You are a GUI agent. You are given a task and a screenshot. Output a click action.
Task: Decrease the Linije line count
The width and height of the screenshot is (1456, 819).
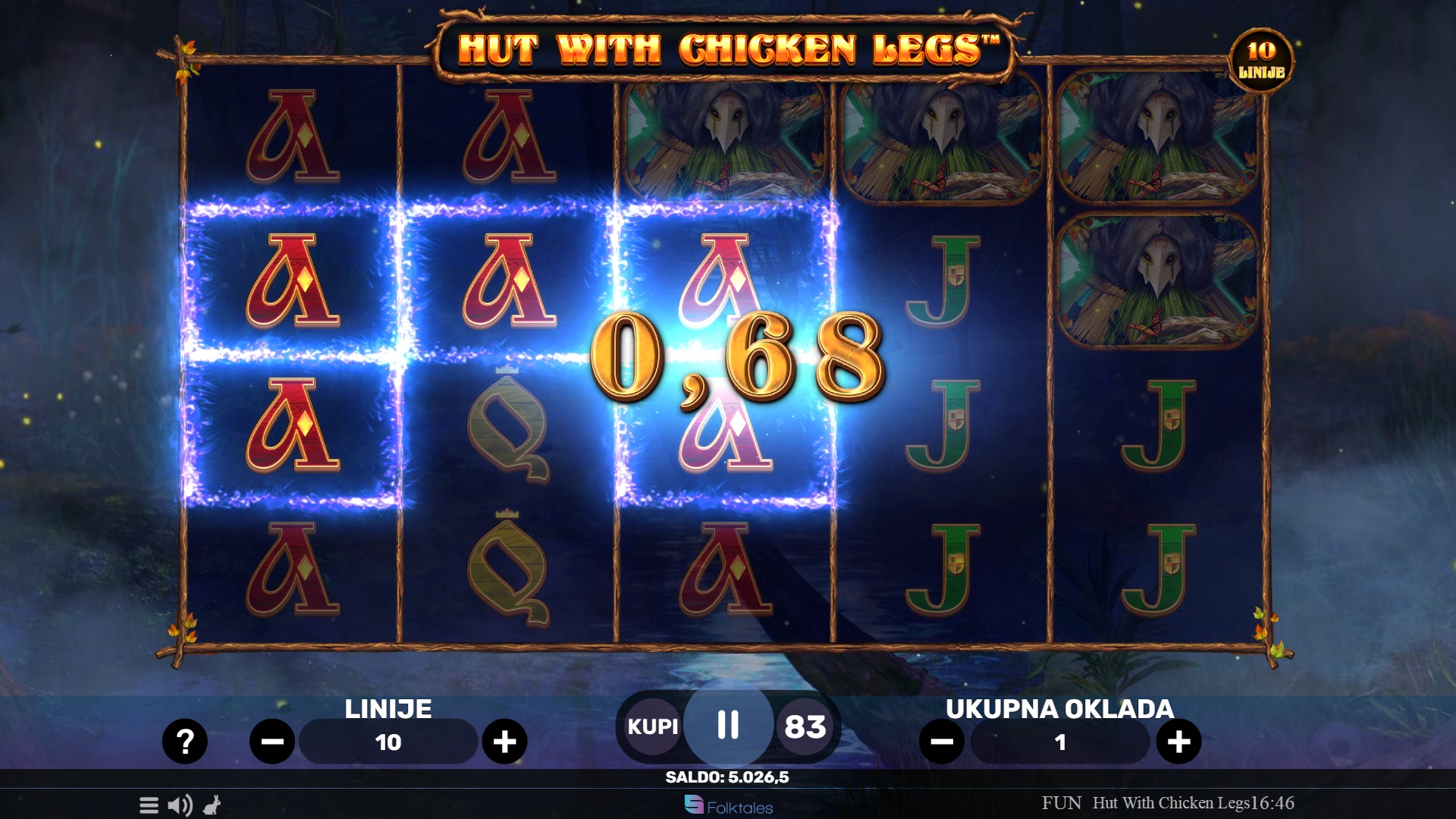tap(272, 741)
